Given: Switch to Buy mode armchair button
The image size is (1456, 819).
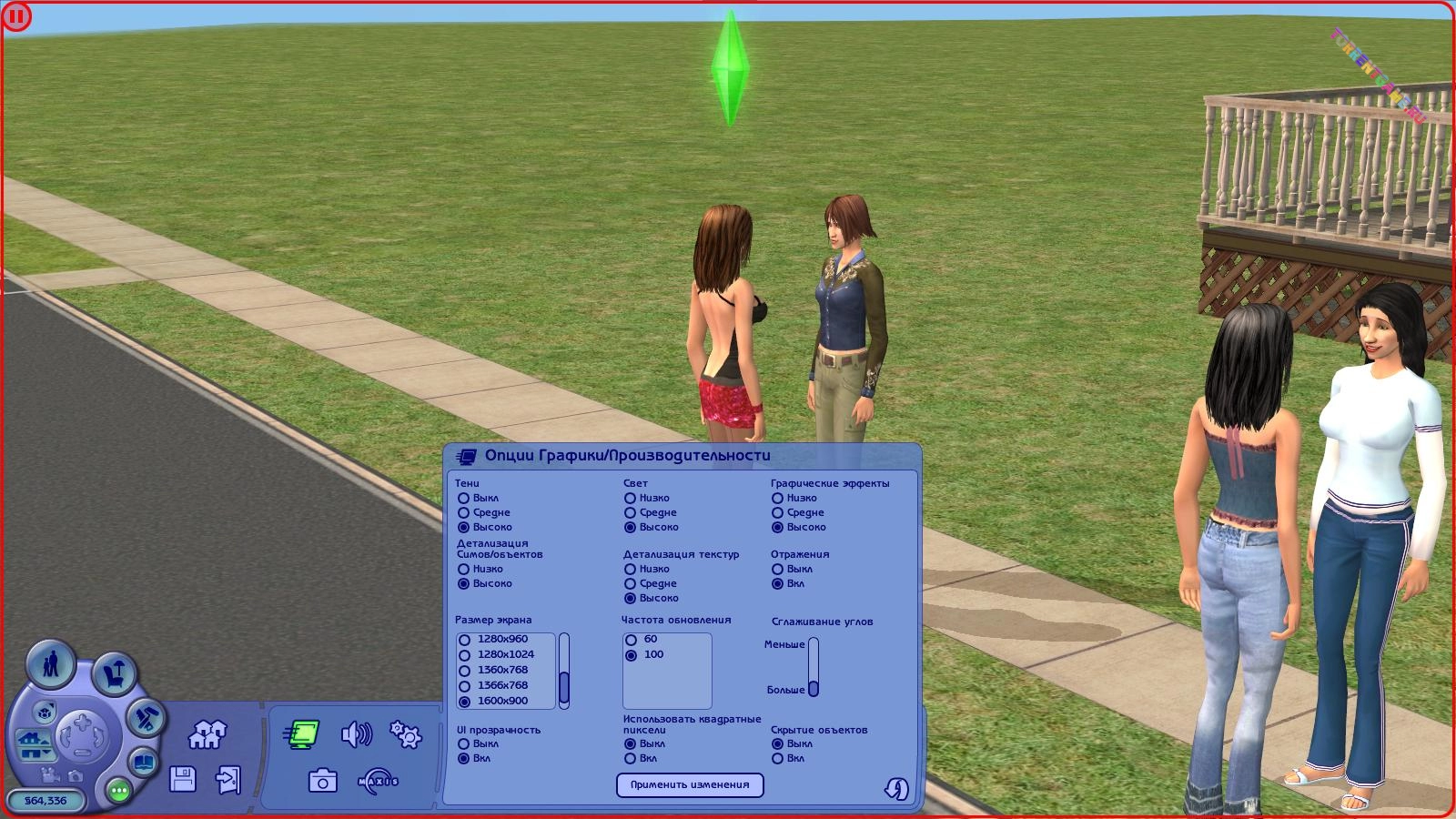Looking at the screenshot, I should coord(114,674).
